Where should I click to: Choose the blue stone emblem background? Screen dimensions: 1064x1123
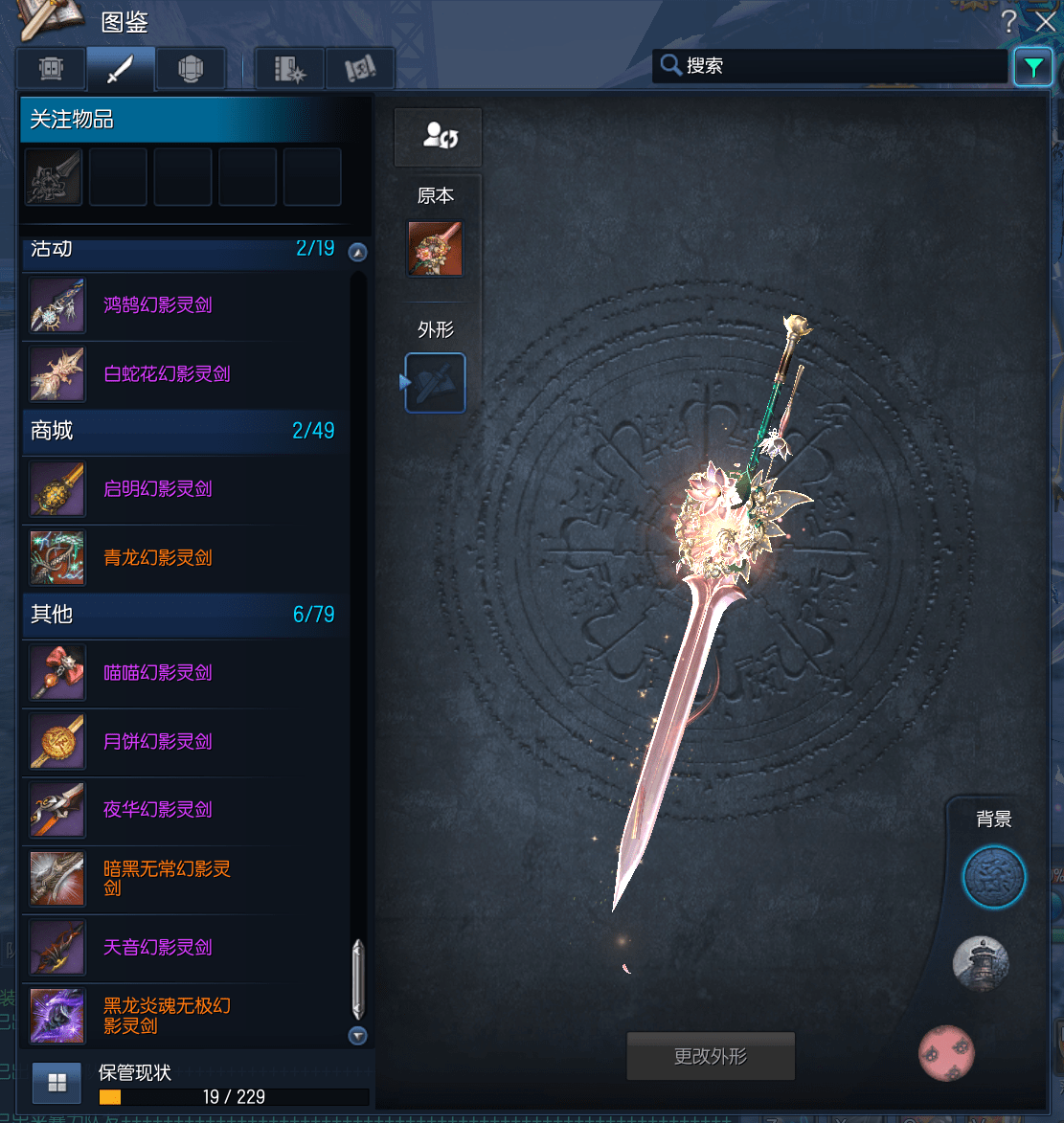click(x=994, y=877)
